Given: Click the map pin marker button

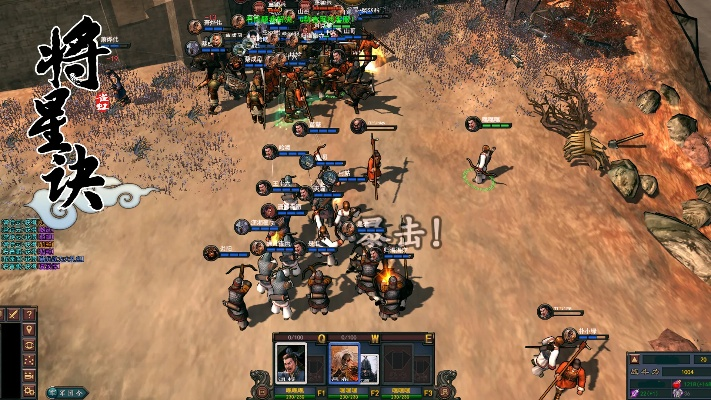Looking at the screenshot, I should pos(29,330).
